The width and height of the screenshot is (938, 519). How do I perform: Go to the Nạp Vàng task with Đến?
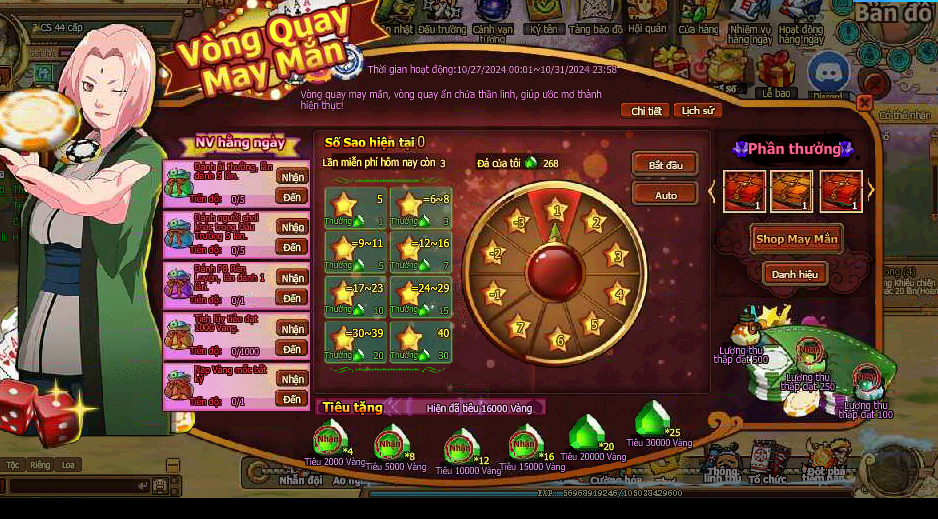292,400
